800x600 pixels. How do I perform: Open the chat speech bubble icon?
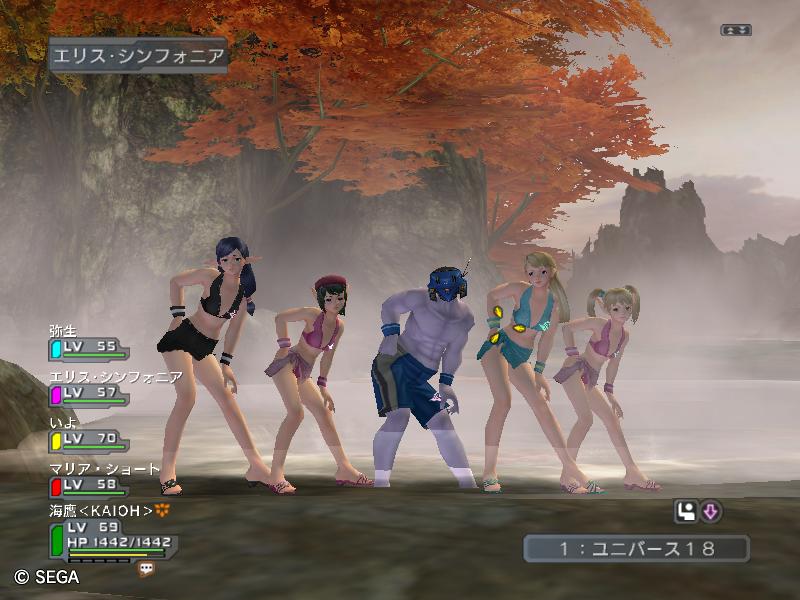tap(146, 568)
